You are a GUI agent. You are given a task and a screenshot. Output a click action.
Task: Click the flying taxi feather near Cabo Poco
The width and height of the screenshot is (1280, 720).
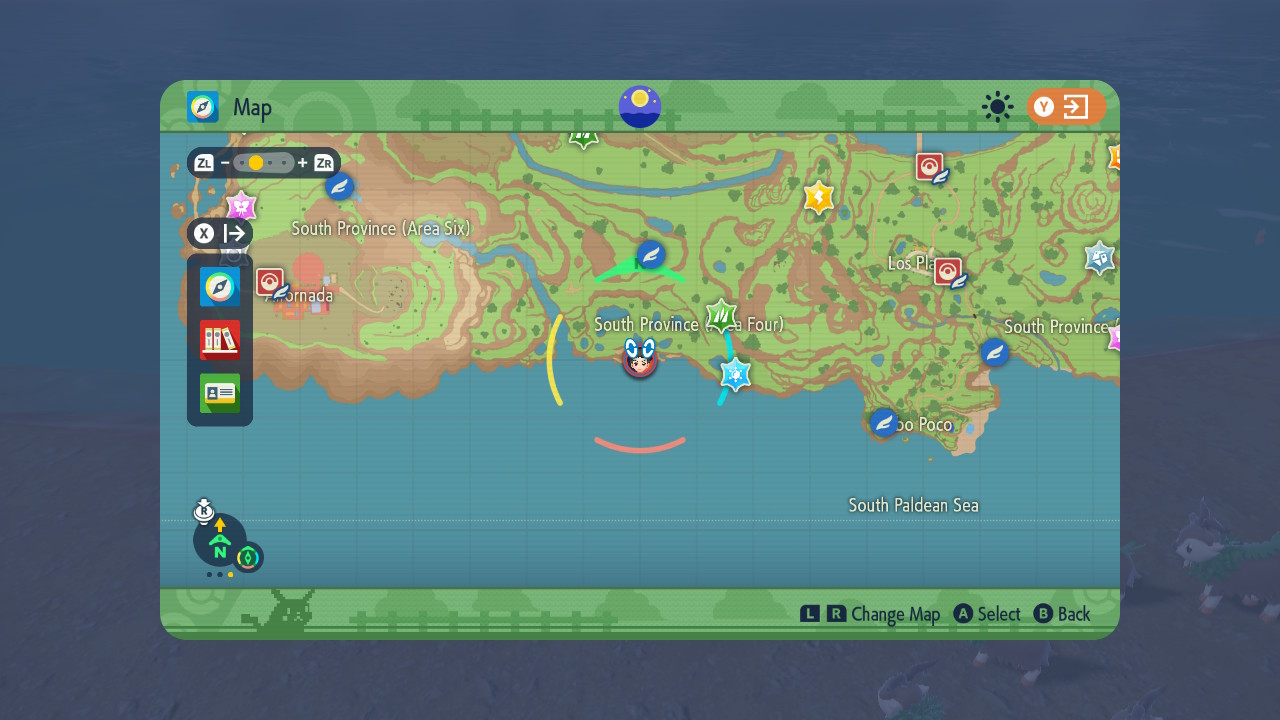[x=884, y=422]
